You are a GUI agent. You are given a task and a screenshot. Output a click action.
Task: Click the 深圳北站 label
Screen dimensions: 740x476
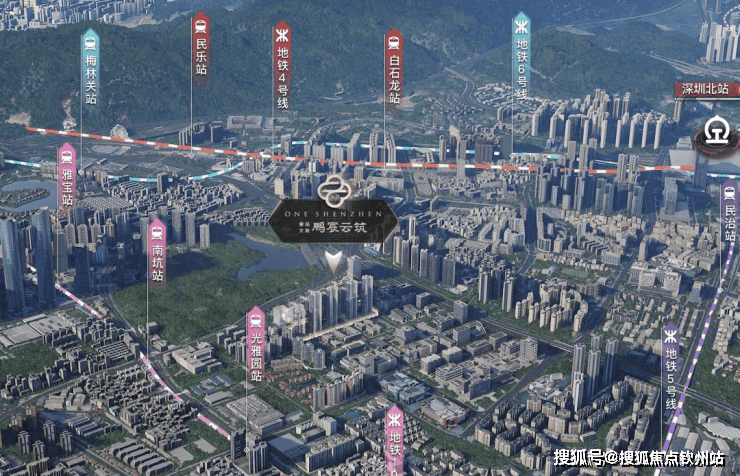(x=706, y=89)
